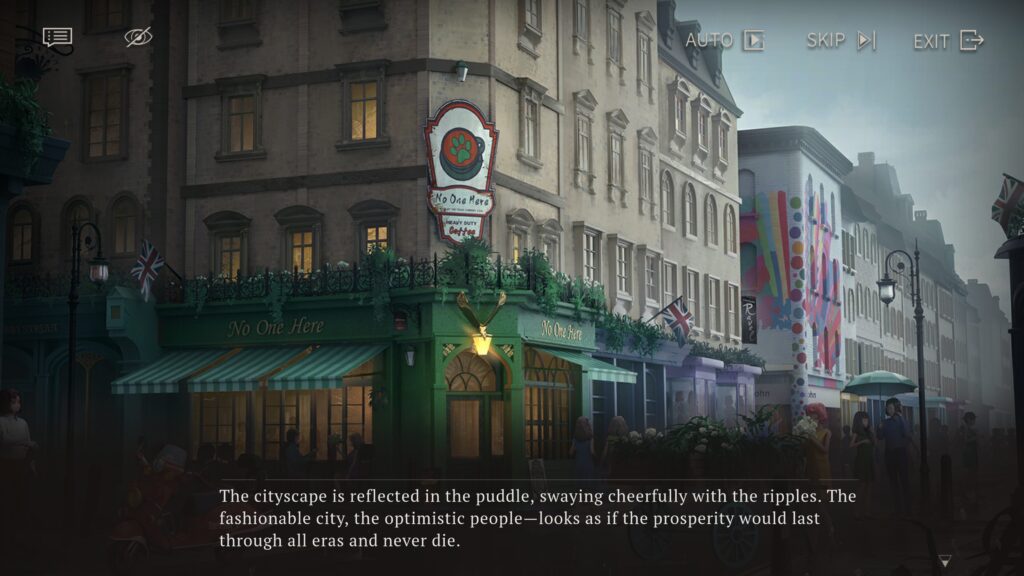
Task: Skip the story scene
Action: click(x=841, y=41)
